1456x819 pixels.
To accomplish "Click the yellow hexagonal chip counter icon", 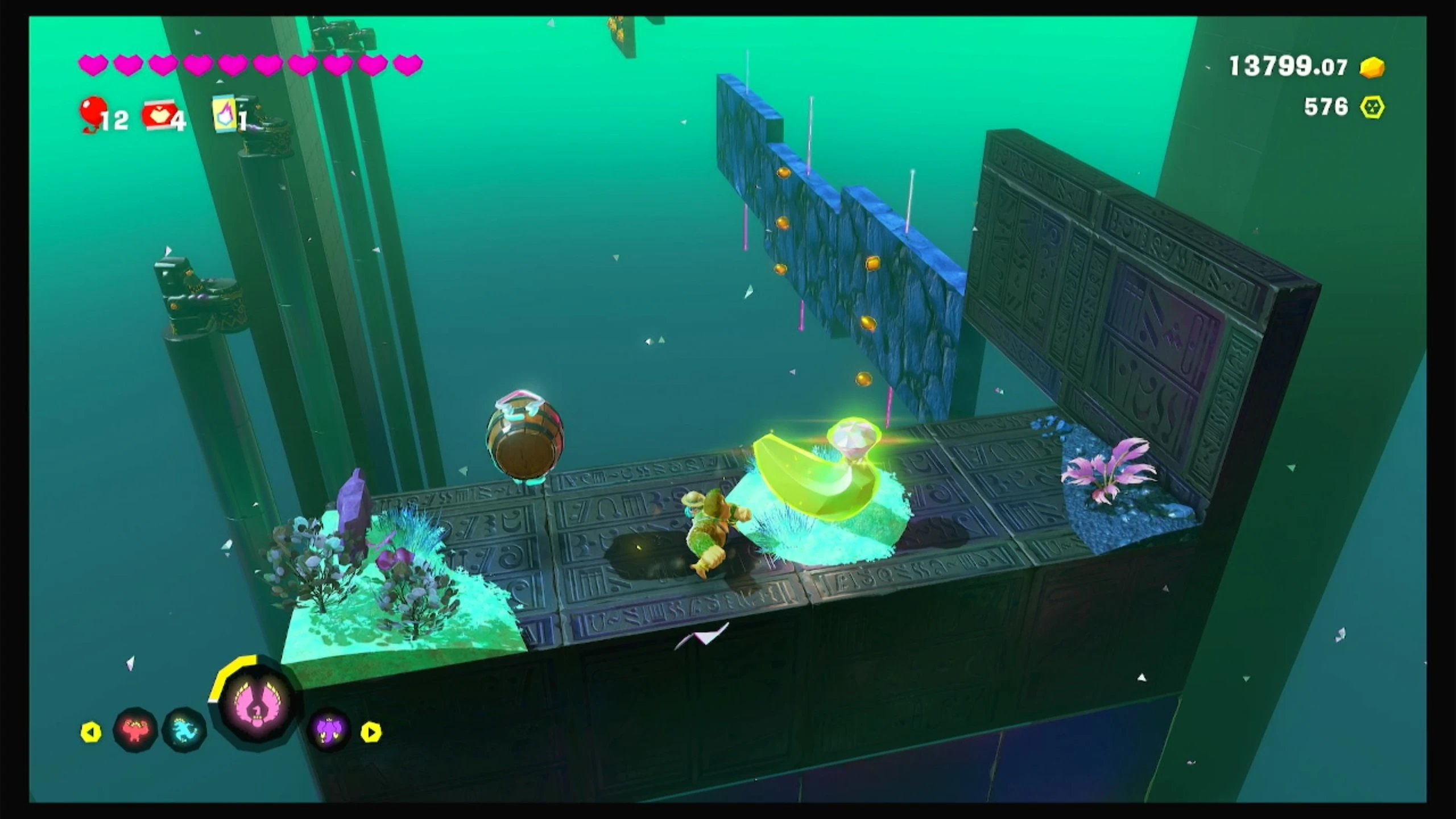I will pyautogui.click(x=1372, y=107).
